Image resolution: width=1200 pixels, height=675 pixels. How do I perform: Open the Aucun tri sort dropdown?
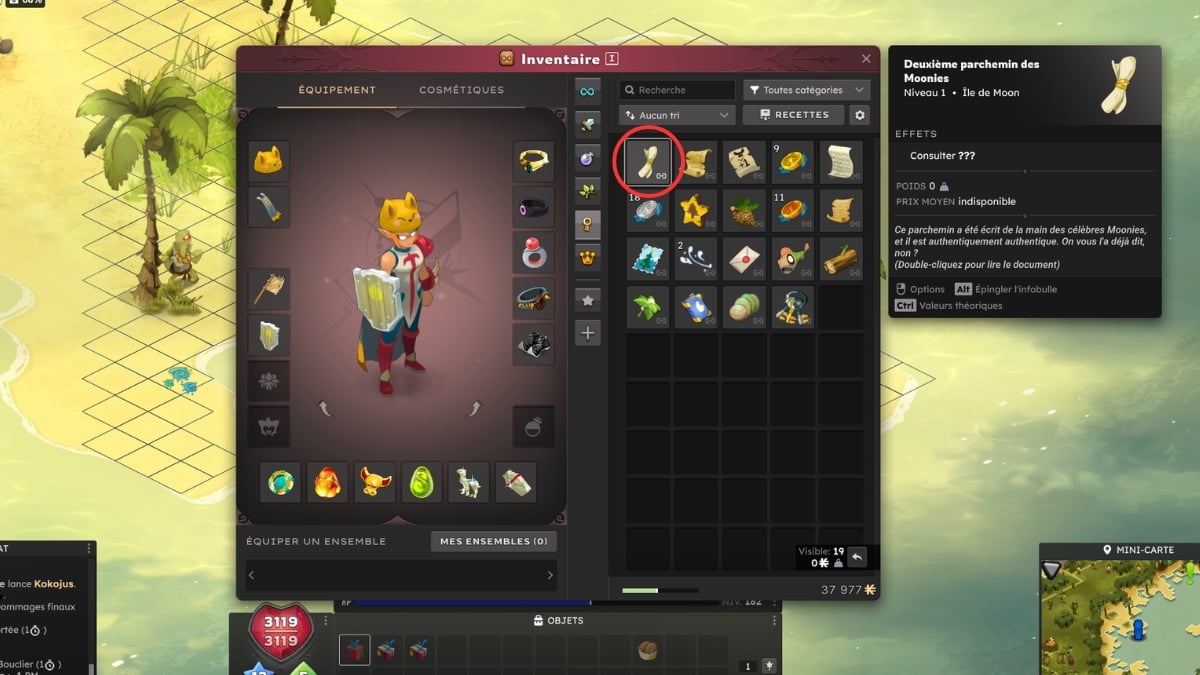click(x=678, y=115)
